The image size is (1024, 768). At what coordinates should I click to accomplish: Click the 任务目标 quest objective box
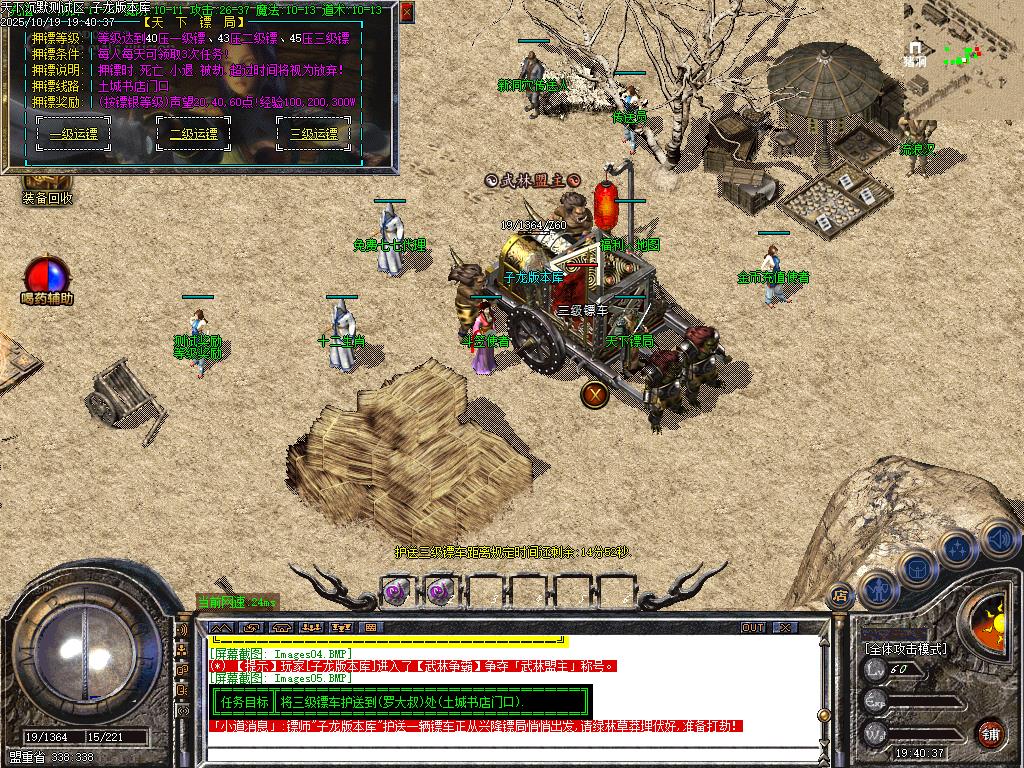tap(244, 702)
